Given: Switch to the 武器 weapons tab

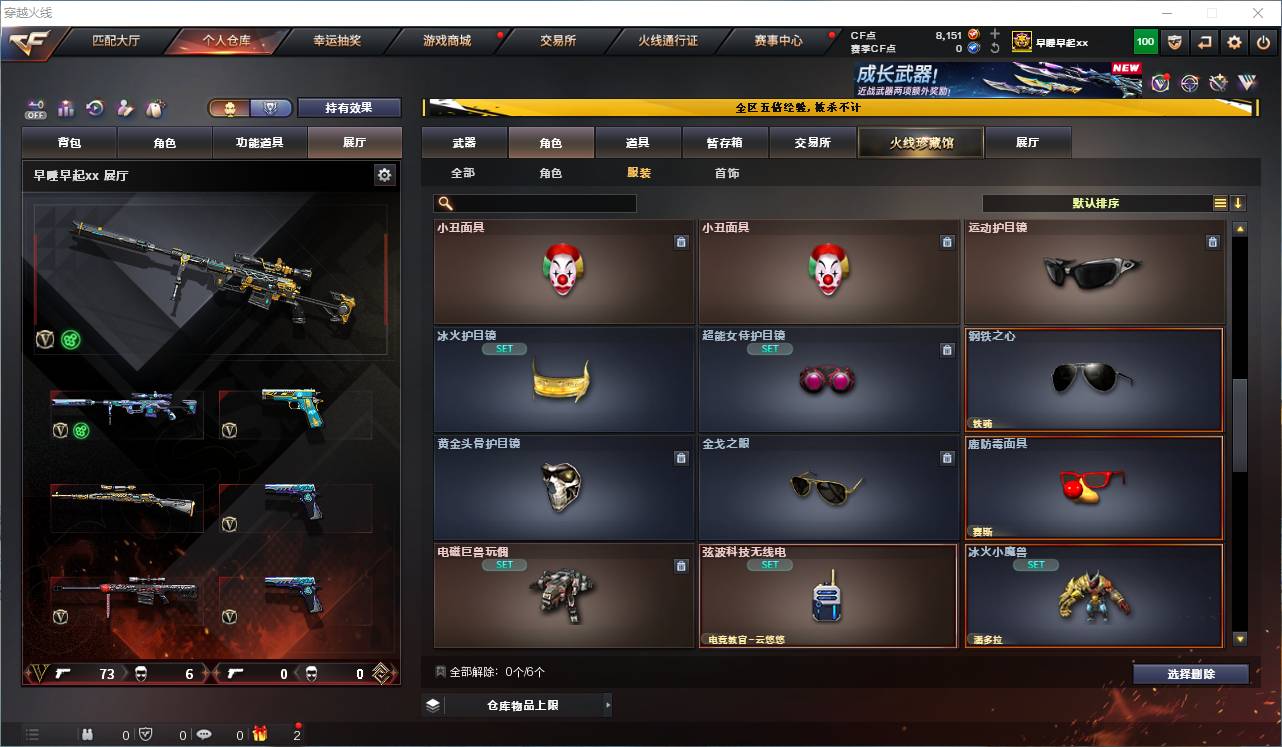Looking at the screenshot, I should 464,143.
